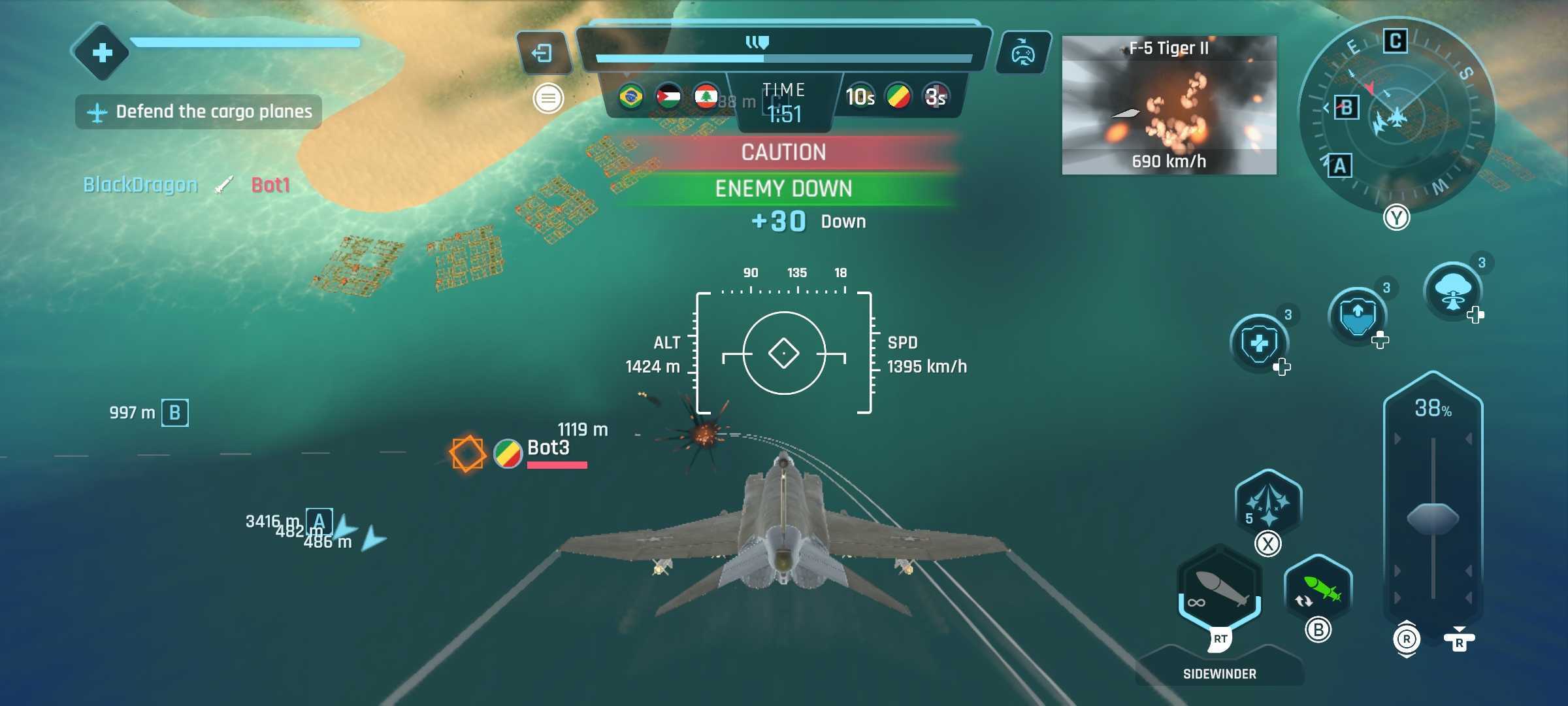View the F-5 Tiger II kill cam thumbnail
The width and height of the screenshot is (1568, 706).
pos(1169,105)
